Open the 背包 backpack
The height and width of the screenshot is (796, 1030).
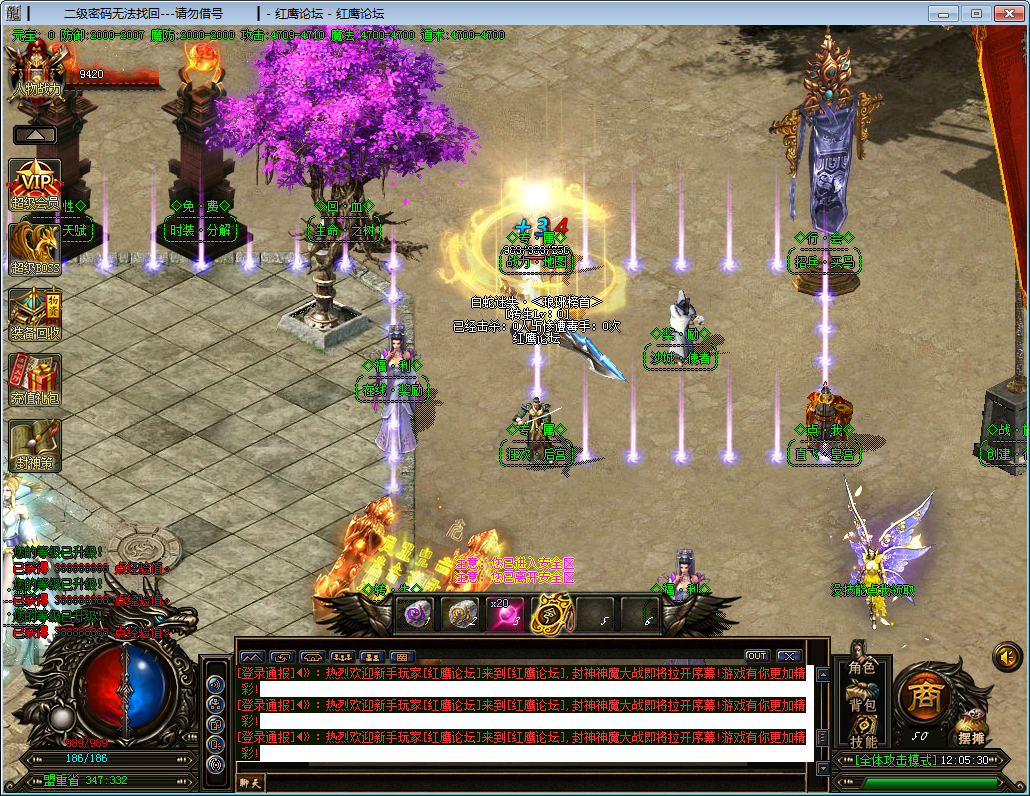click(x=861, y=705)
